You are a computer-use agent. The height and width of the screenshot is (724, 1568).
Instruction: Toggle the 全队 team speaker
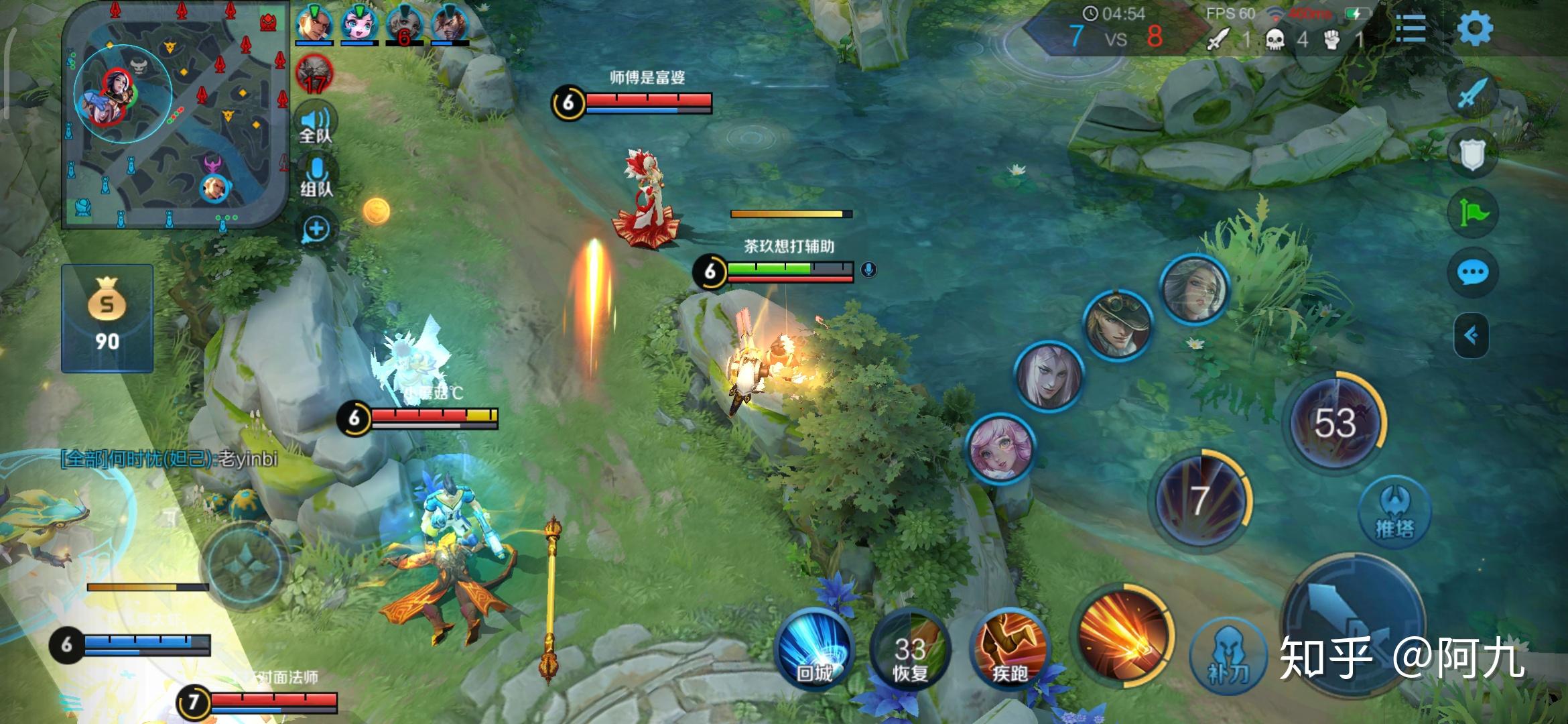pyautogui.click(x=316, y=123)
